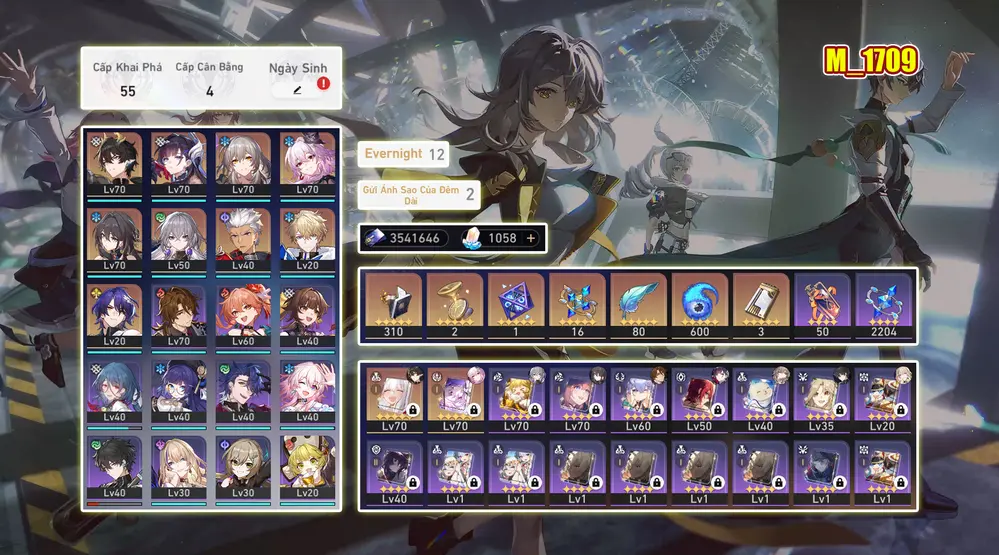
Task: Choose the Lv60 orange-haired character portrait
Action: click(244, 313)
